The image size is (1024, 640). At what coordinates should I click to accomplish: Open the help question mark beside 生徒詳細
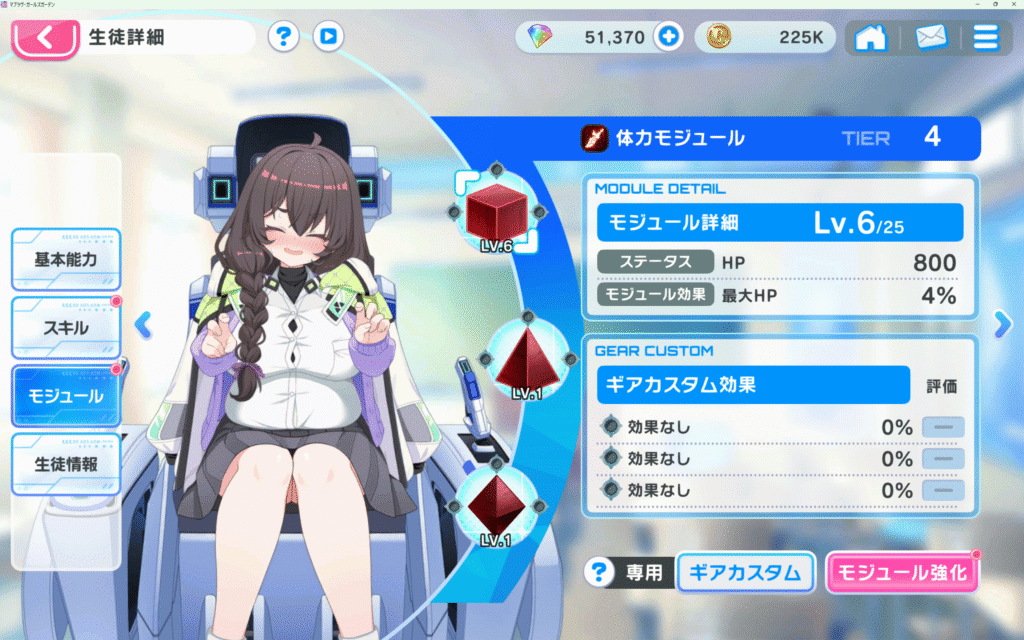(x=284, y=38)
